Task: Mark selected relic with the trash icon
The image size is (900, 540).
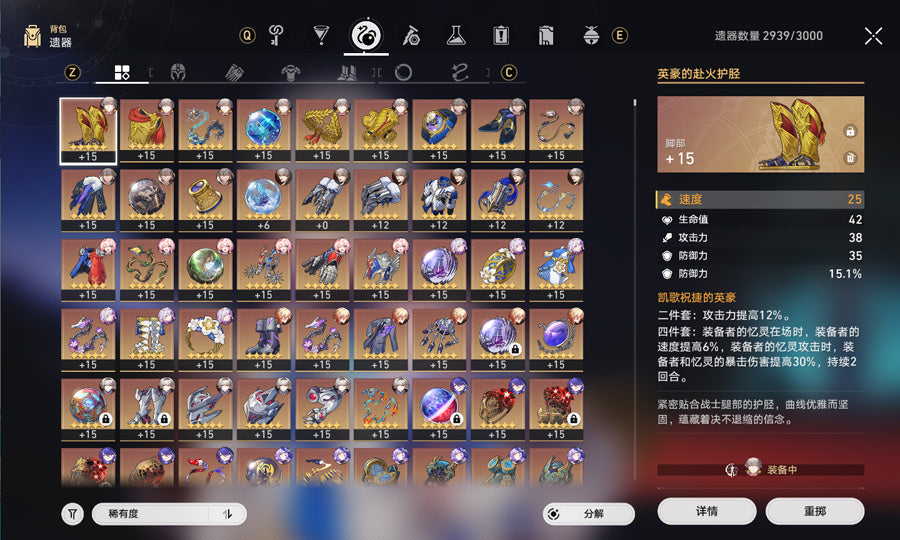Action: click(850, 157)
